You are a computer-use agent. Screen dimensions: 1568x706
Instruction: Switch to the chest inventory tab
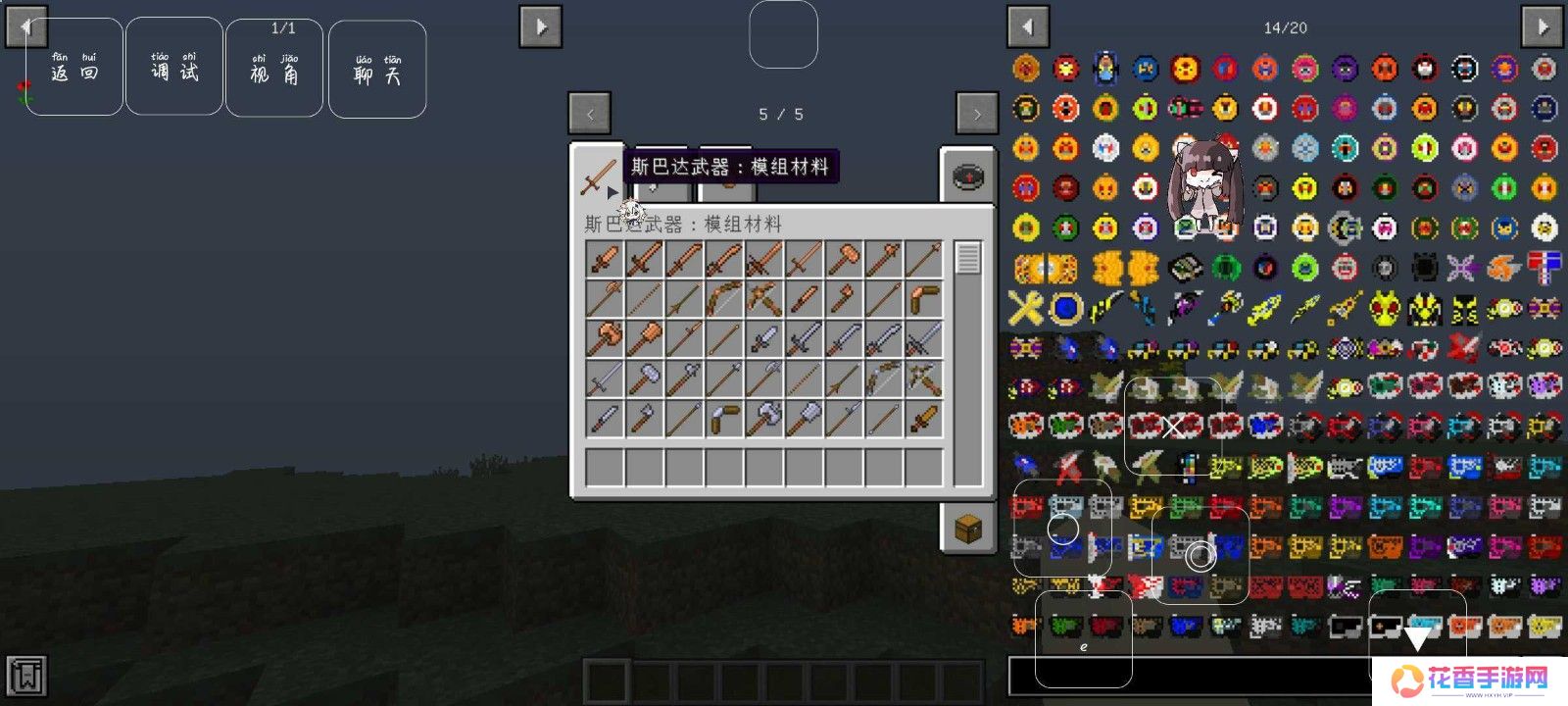coord(967,528)
